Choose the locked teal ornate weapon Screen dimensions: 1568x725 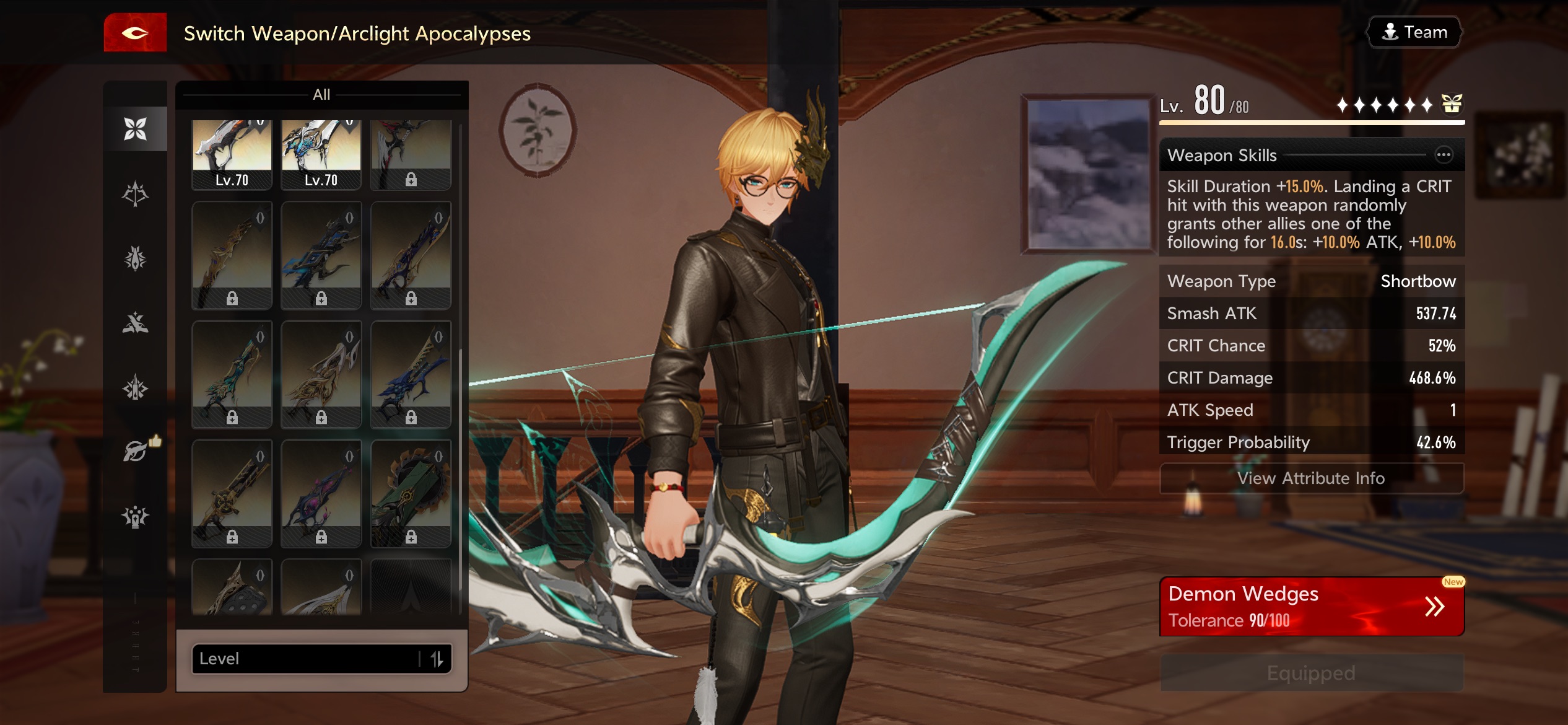point(232,374)
